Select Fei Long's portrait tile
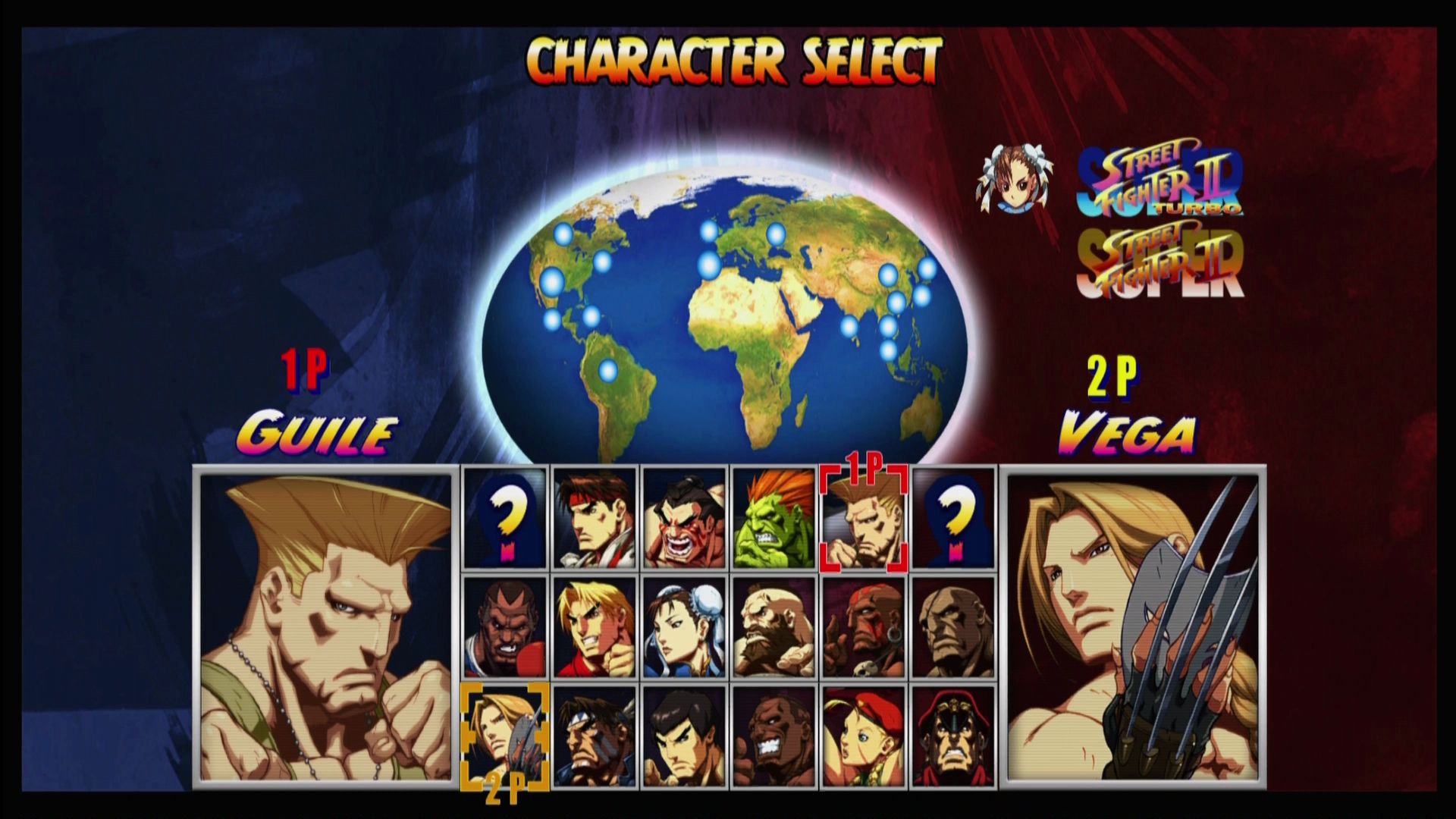 684,736
